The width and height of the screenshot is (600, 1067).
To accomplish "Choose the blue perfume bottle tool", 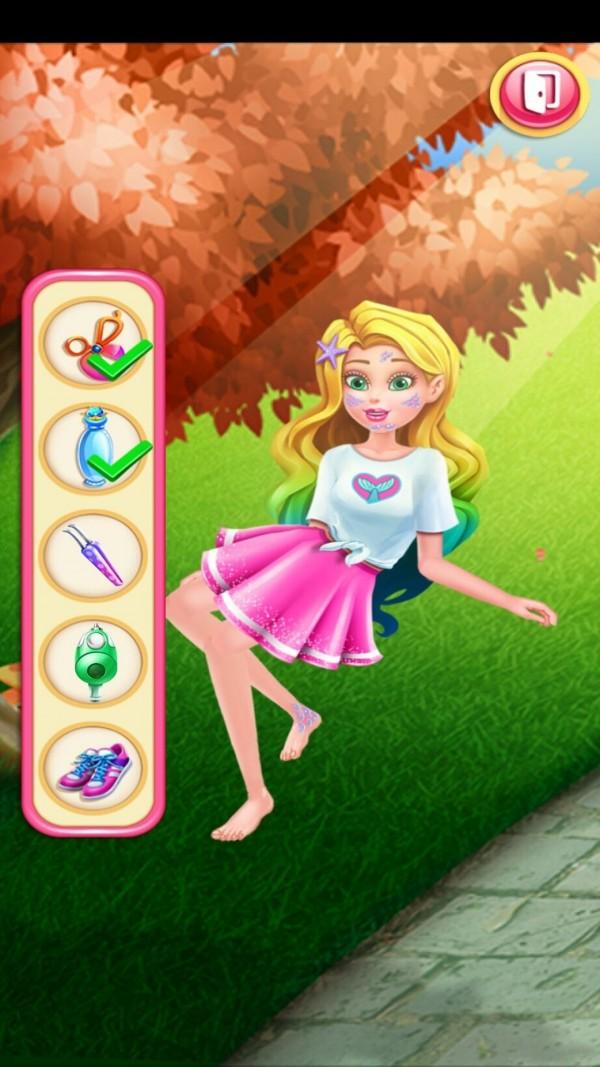I will (x=93, y=449).
